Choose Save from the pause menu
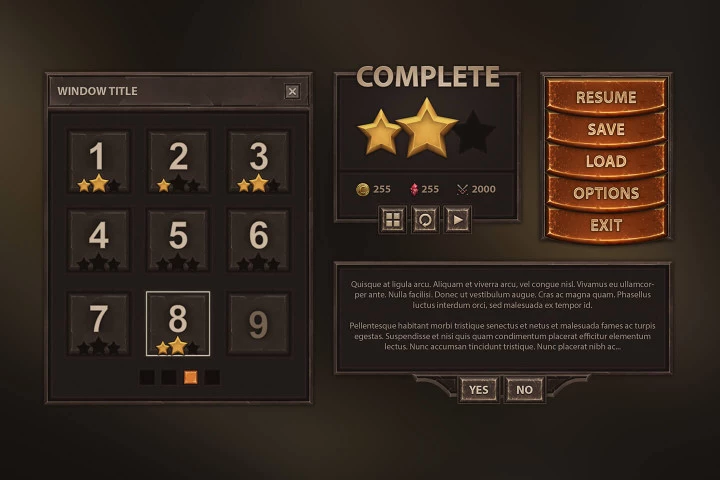 point(606,129)
